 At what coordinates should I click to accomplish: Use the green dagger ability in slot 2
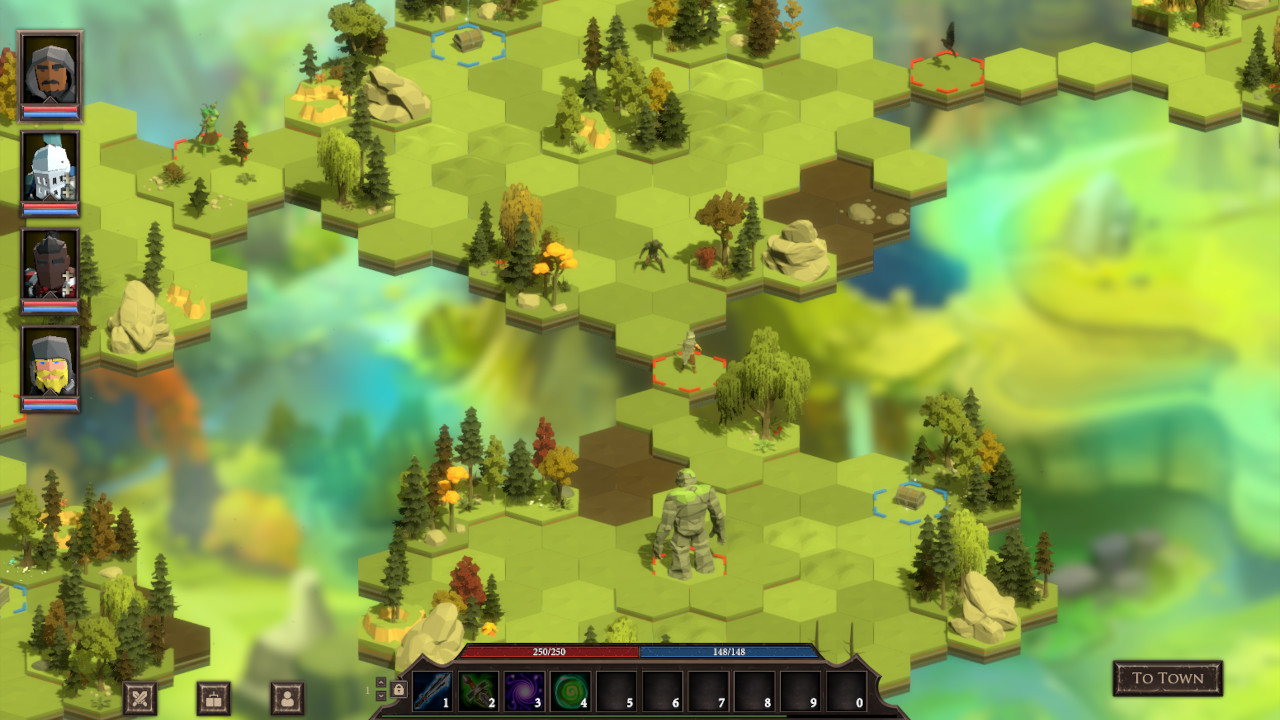(x=478, y=690)
